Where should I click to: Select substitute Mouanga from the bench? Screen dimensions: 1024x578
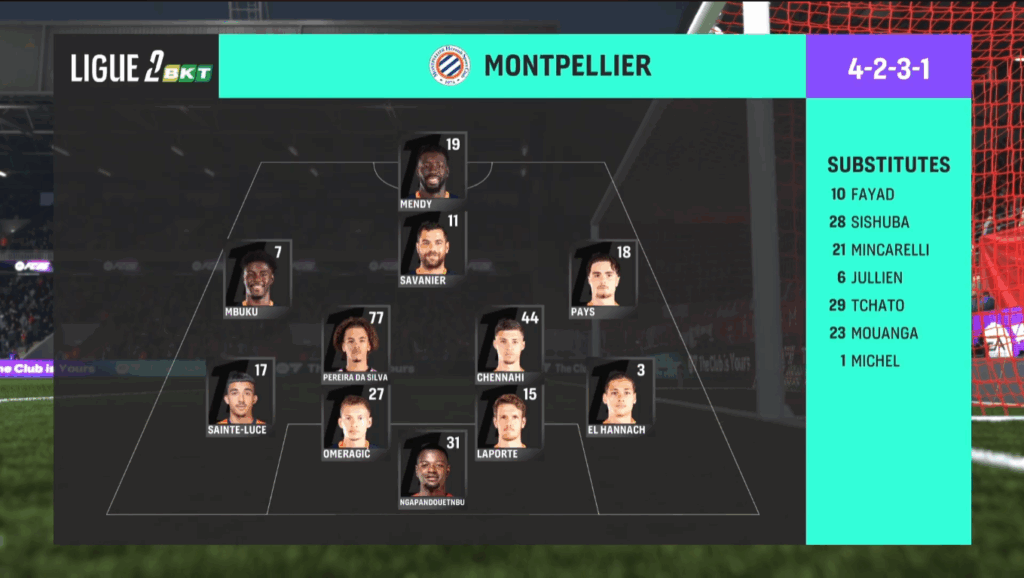click(872, 333)
